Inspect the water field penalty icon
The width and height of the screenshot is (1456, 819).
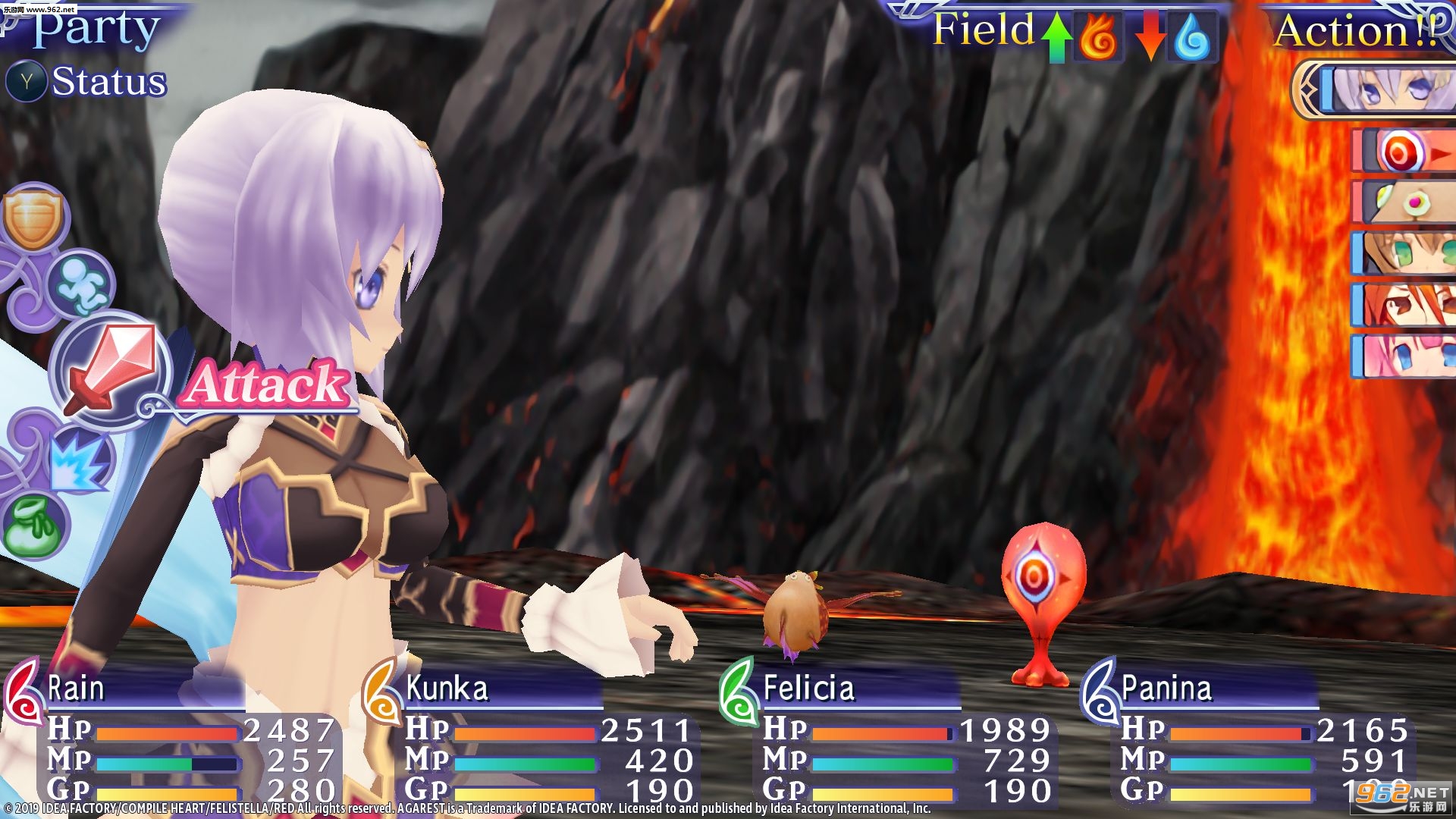[1191, 36]
